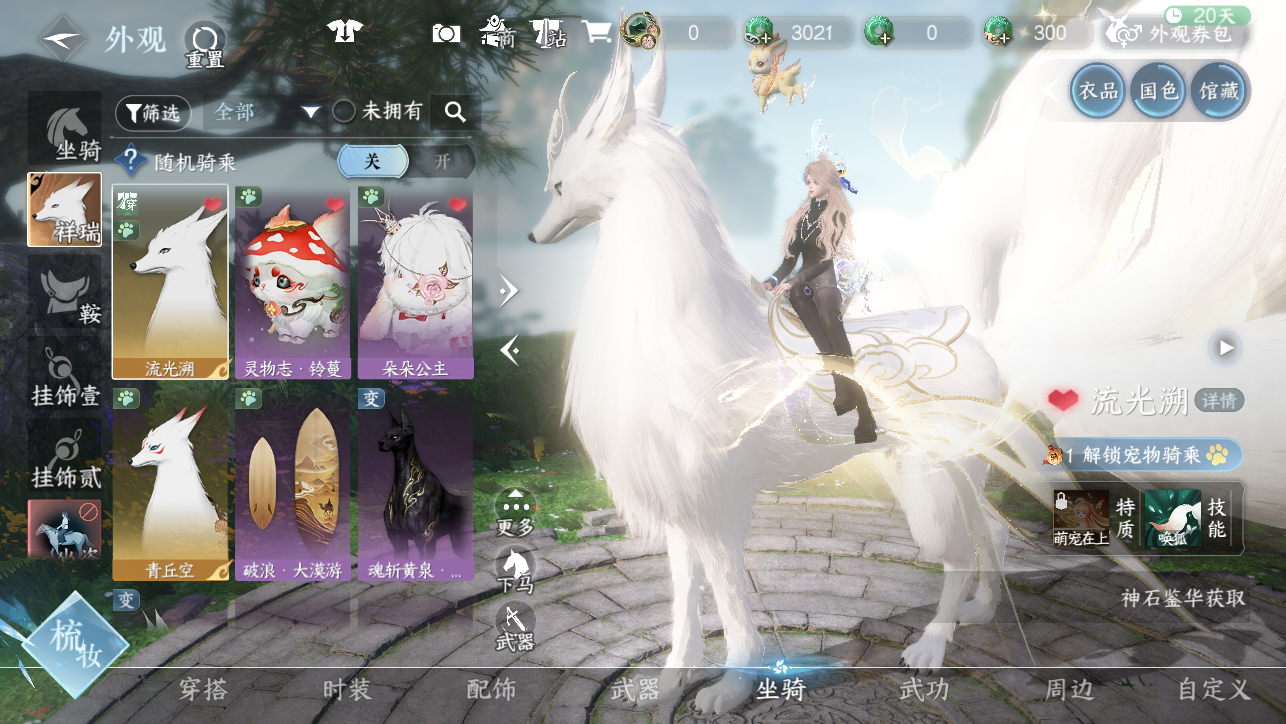This screenshot has height=724, width=1286.
Task: Switch to the 鞍 saddle category
Action: pyautogui.click(x=65, y=295)
